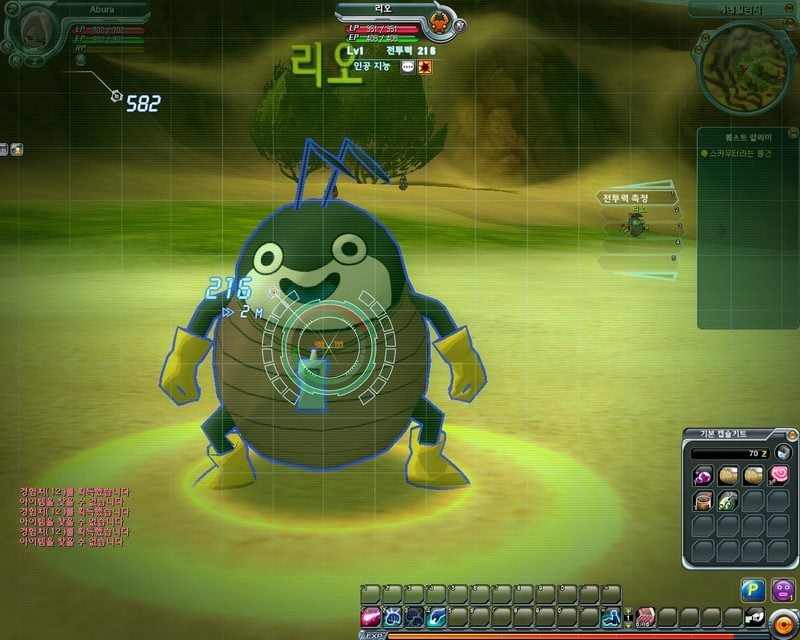
Task: Open the blue P button menu
Action: point(753,590)
